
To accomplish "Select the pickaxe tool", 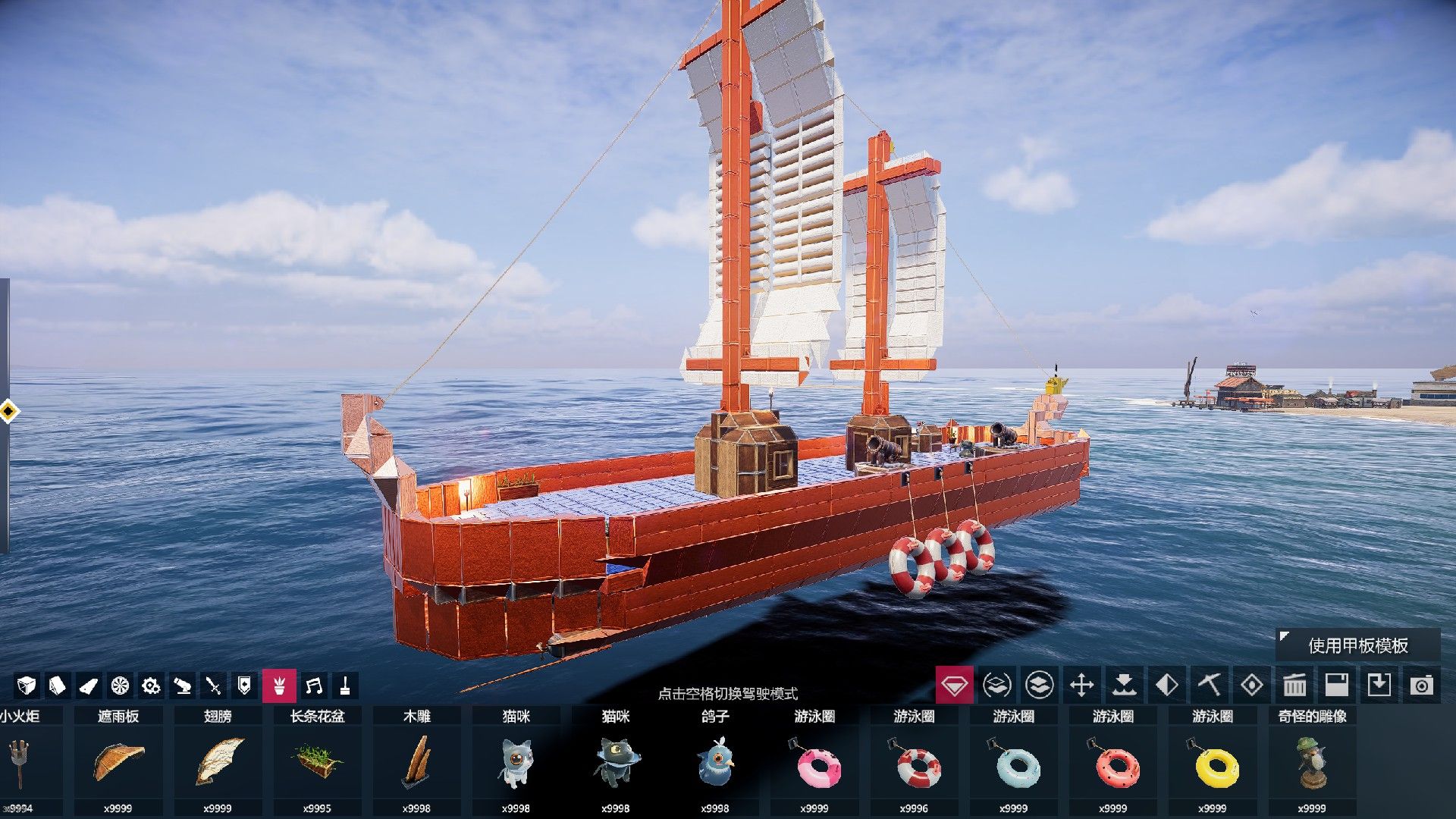I will tap(1209, 686).
